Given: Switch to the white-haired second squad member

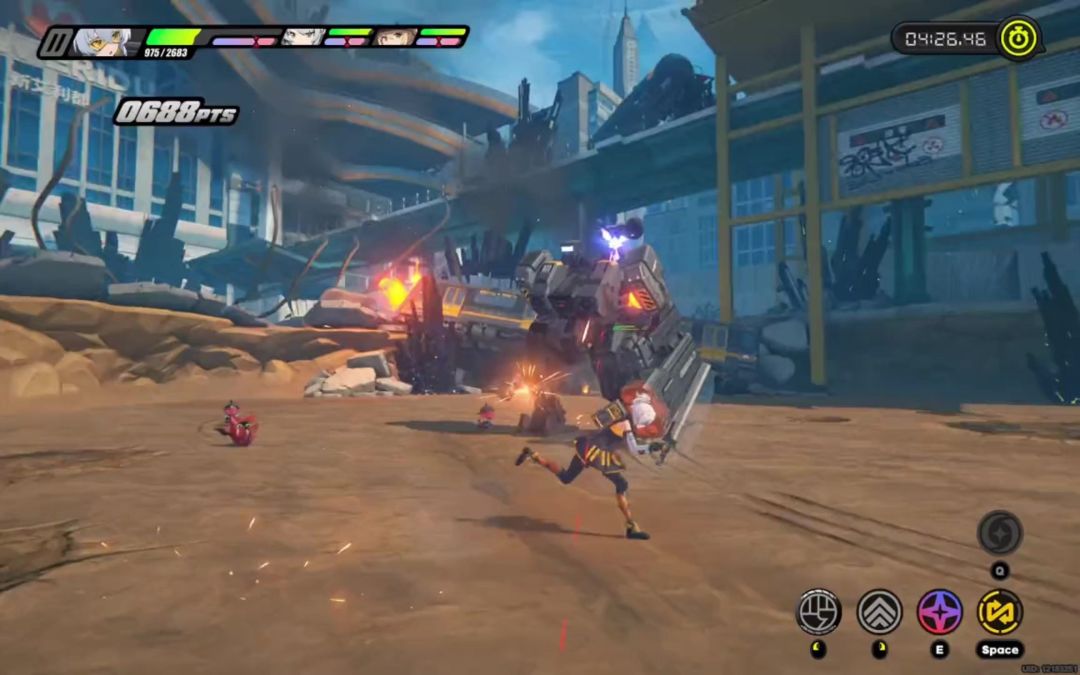Looking at the screenshot, I should tap(301, 37).
